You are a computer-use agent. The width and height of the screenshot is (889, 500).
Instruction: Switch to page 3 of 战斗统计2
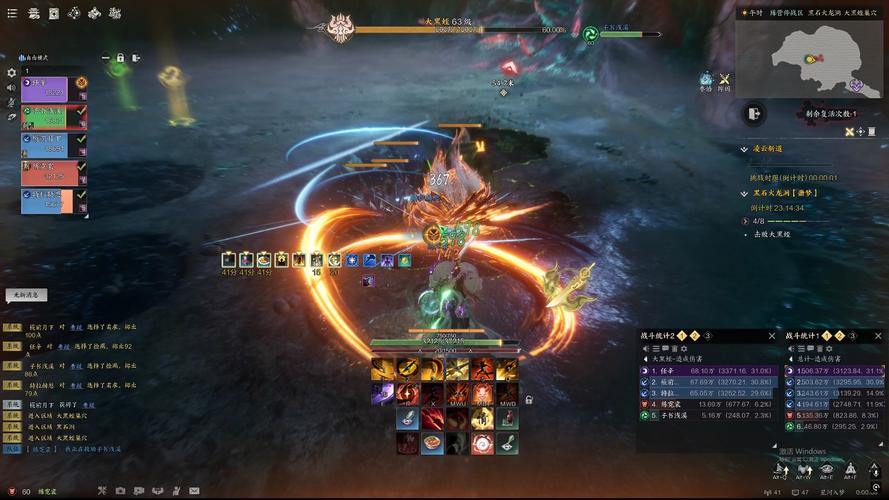707,336
